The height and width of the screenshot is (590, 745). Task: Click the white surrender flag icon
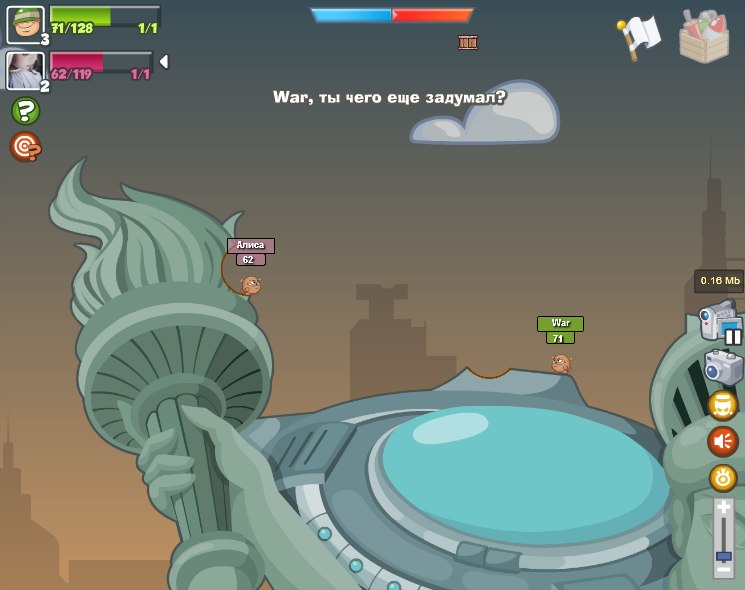640,37
